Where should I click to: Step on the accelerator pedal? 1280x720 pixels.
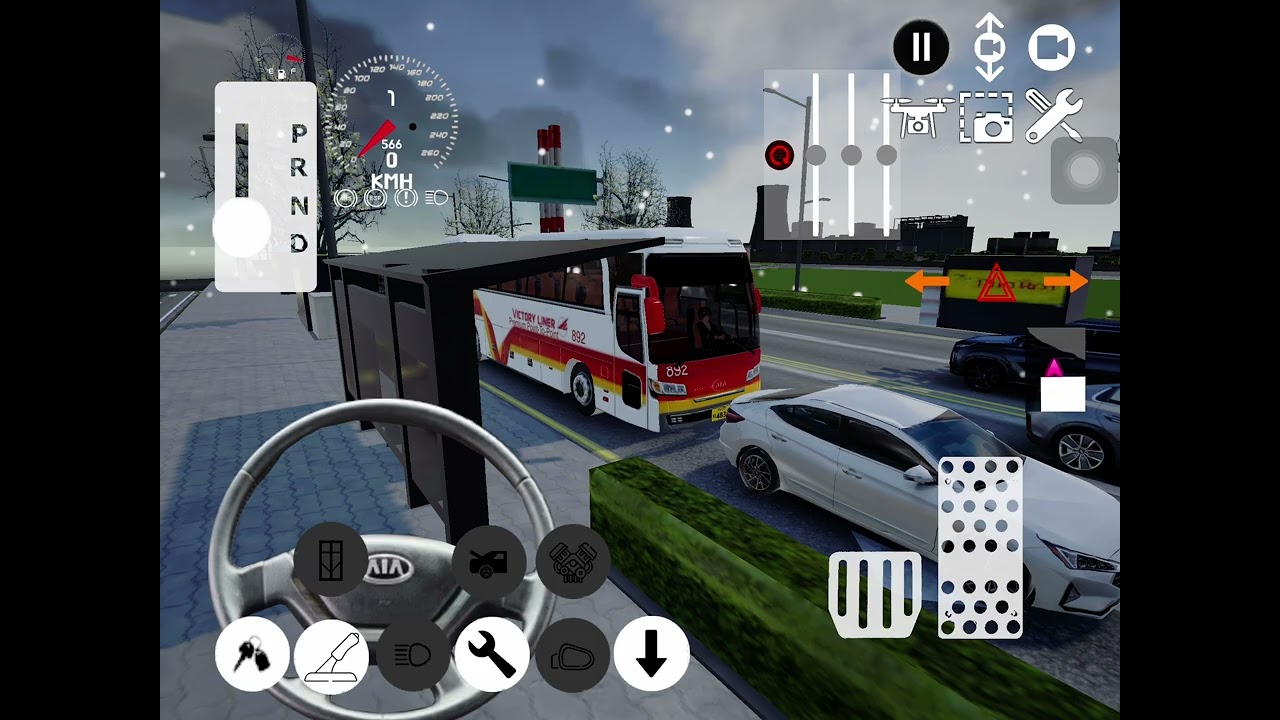pos(980,547)
